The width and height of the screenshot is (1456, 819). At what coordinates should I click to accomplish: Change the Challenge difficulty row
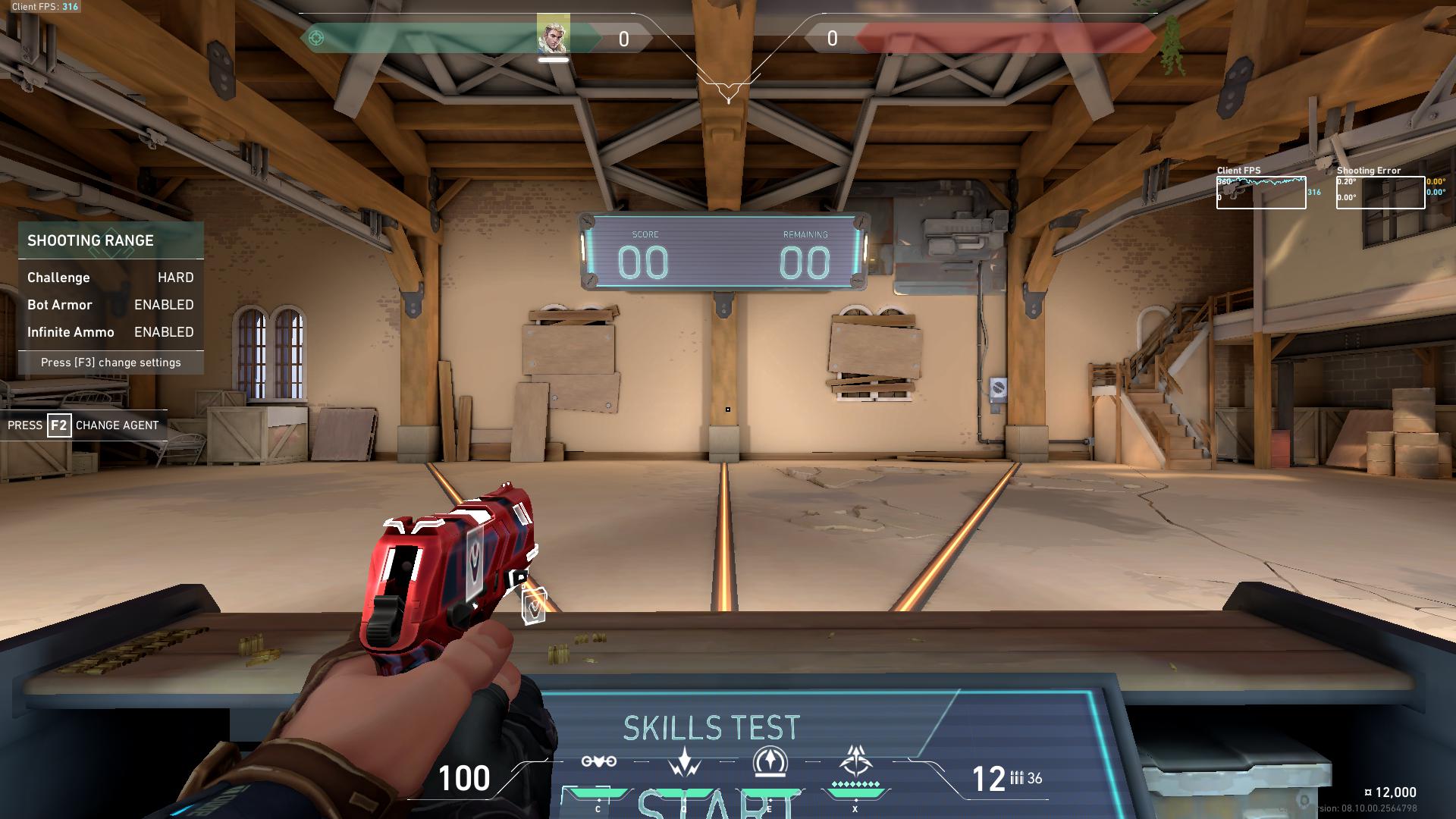click(111, 278)
